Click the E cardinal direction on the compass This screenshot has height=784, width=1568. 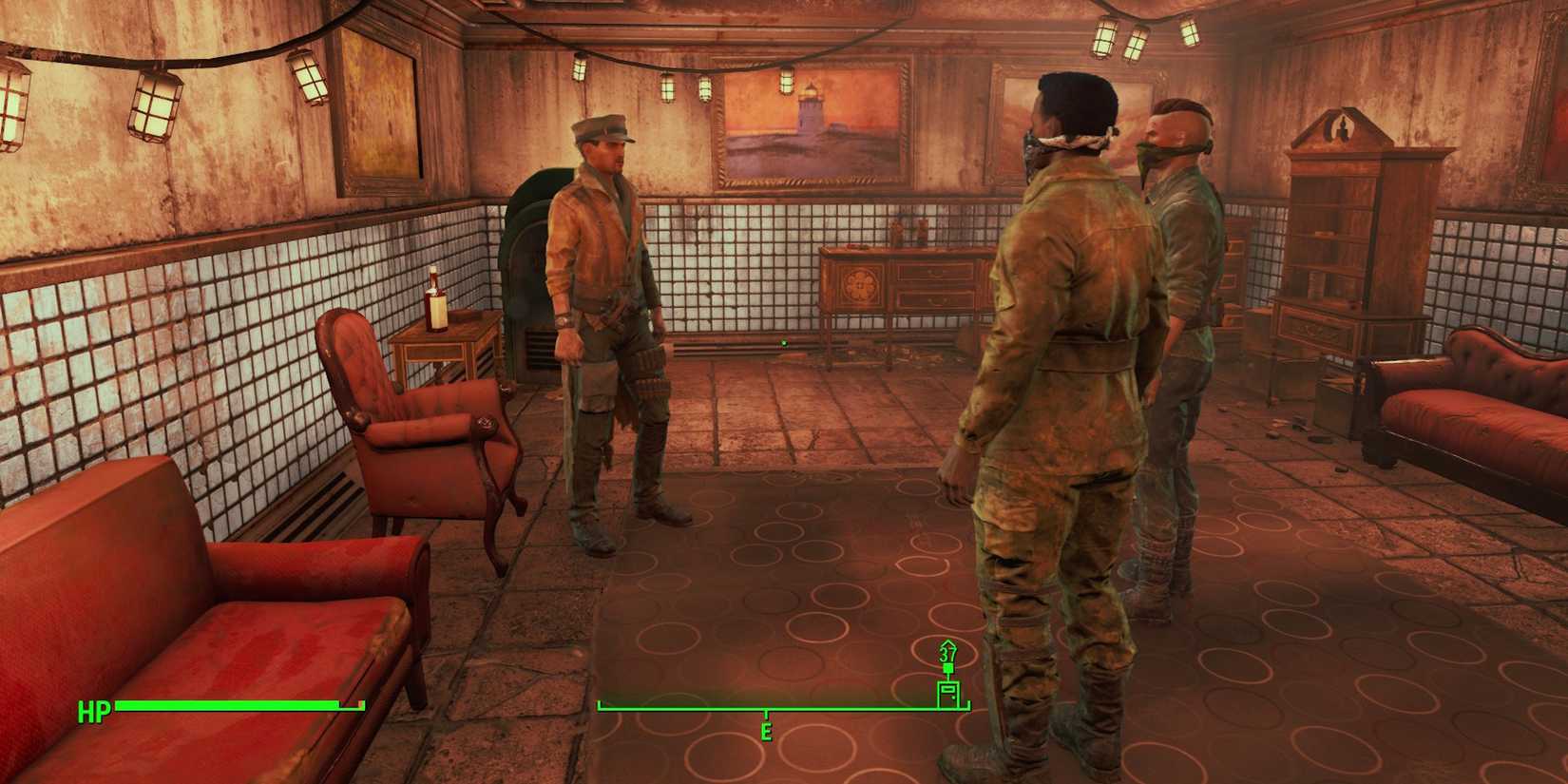pyautogui.click(x=766, y=733)
